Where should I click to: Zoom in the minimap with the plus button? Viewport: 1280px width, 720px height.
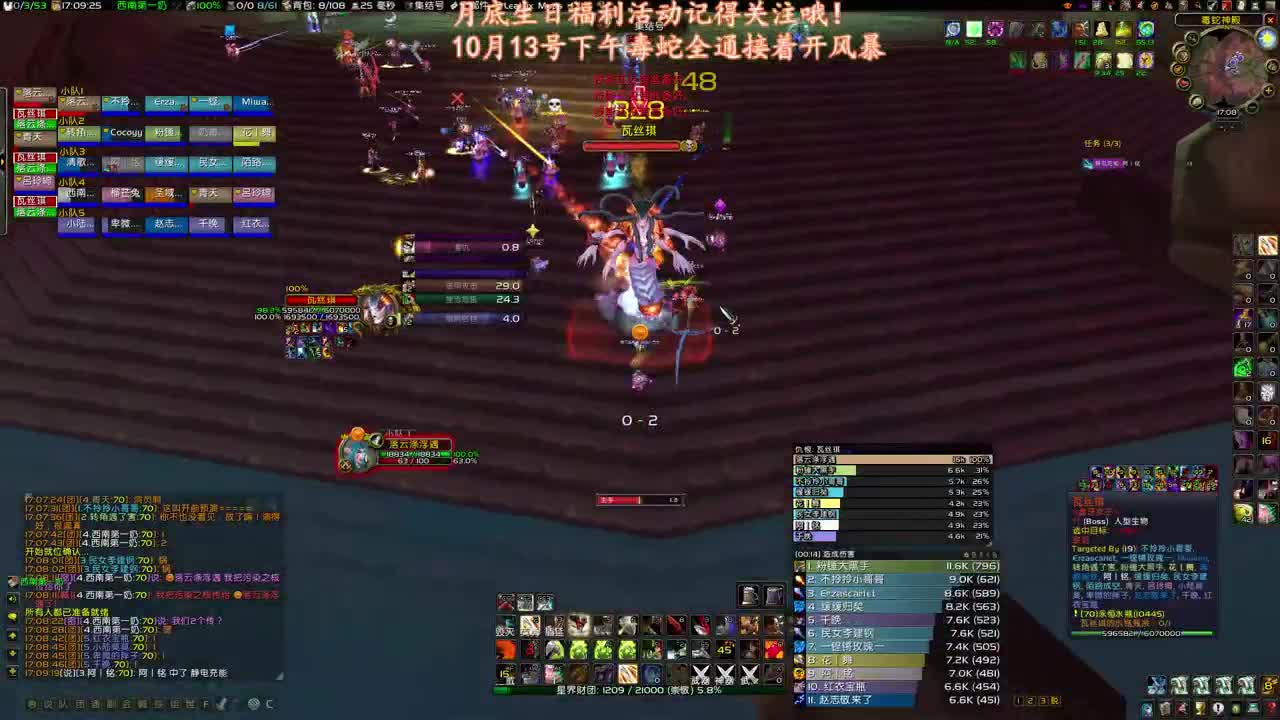pos(1267,90)
